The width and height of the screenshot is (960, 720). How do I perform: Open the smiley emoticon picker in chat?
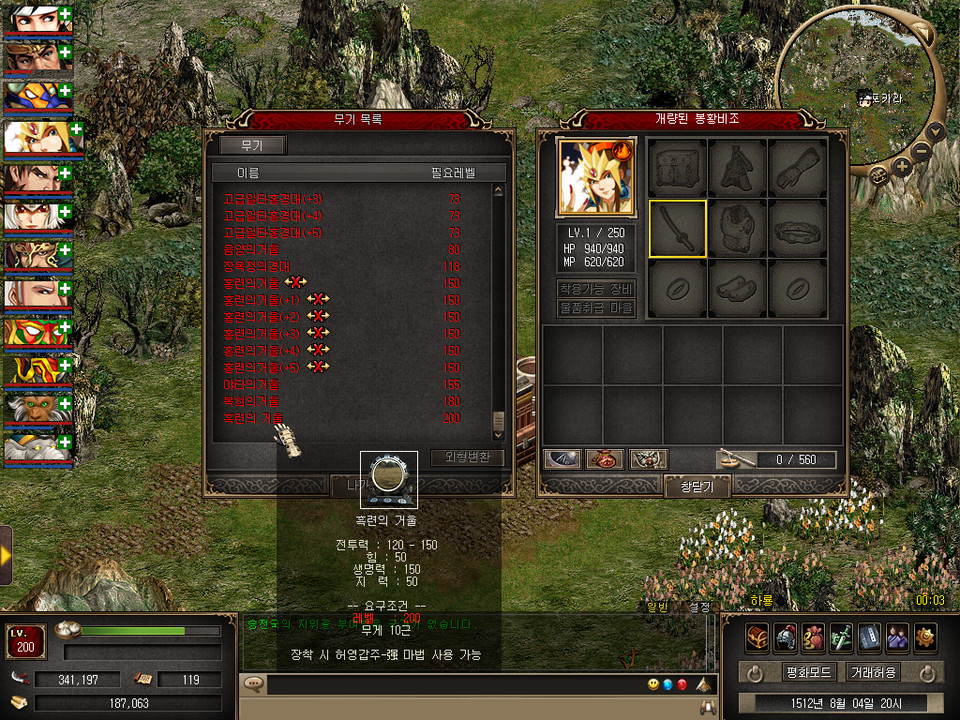pos(652,685)
